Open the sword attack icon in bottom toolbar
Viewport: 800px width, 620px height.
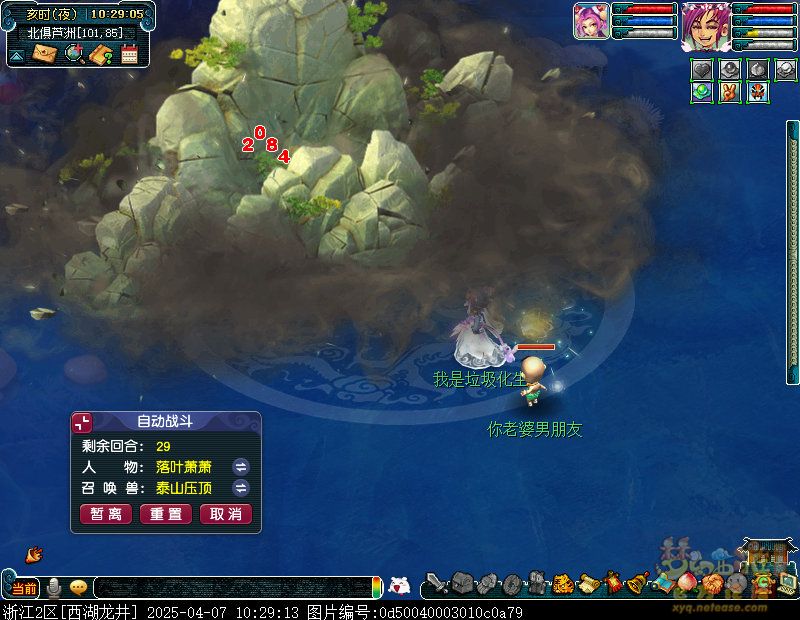point(436,583)
